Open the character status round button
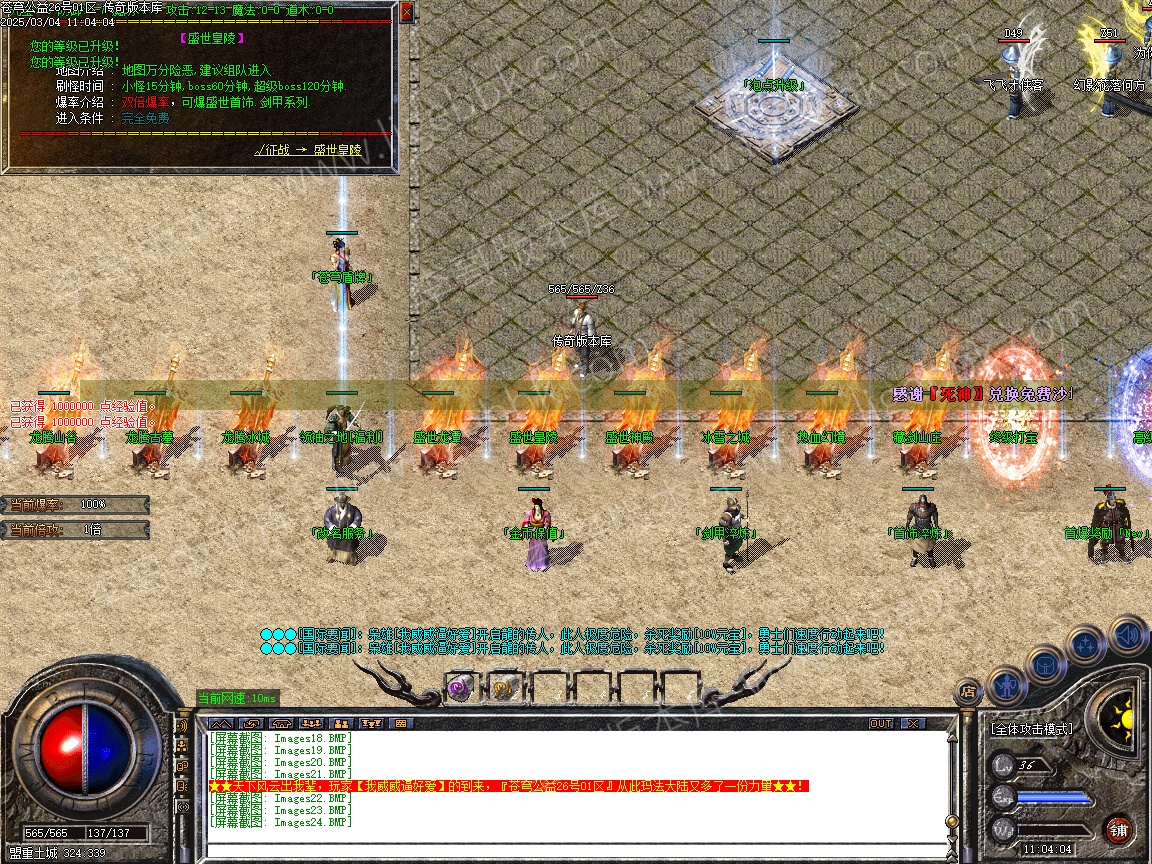Screen dimensions: 1152x864 coord(1007,684)
